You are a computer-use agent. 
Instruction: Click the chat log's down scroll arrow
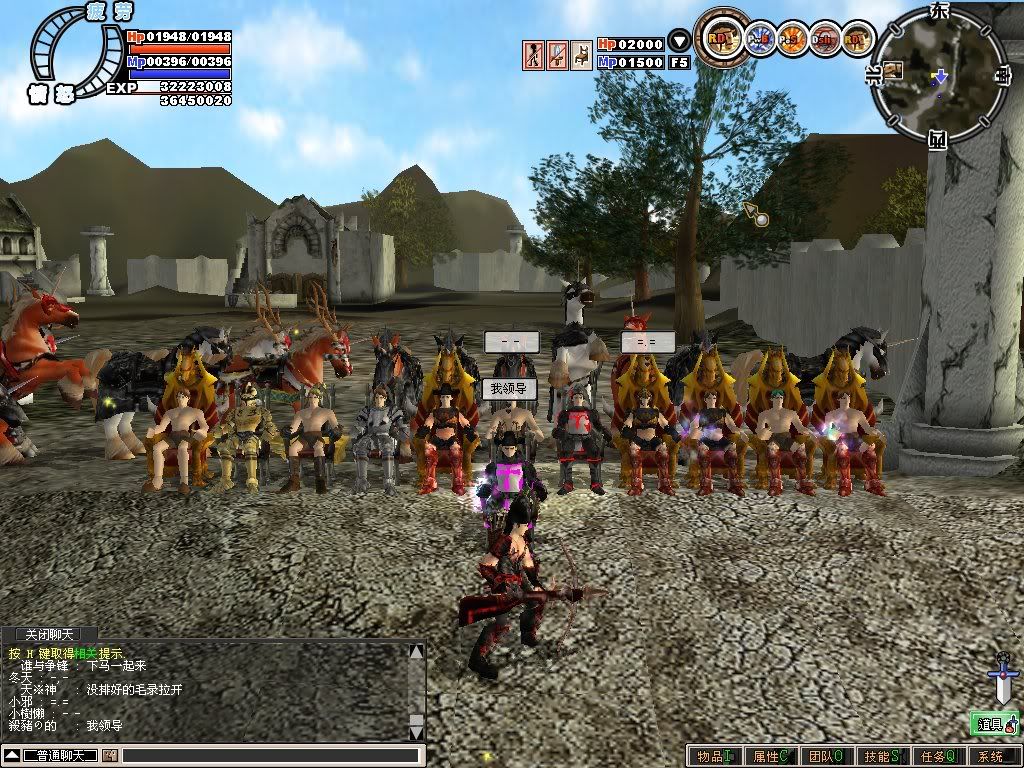[x=416, y=731]
